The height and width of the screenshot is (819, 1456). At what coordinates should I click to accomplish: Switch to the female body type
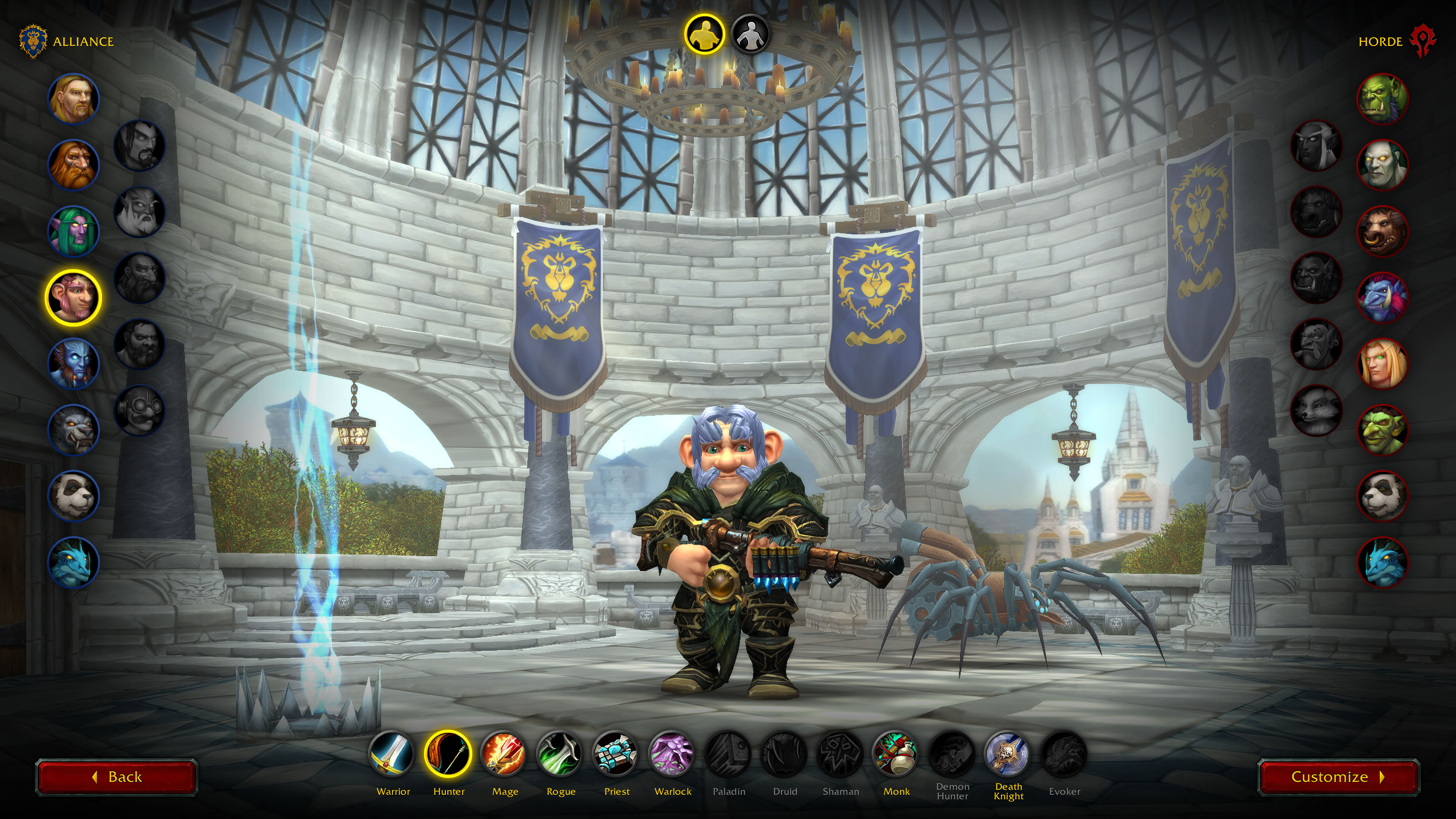pyautogui.click(x=750, y=35)
